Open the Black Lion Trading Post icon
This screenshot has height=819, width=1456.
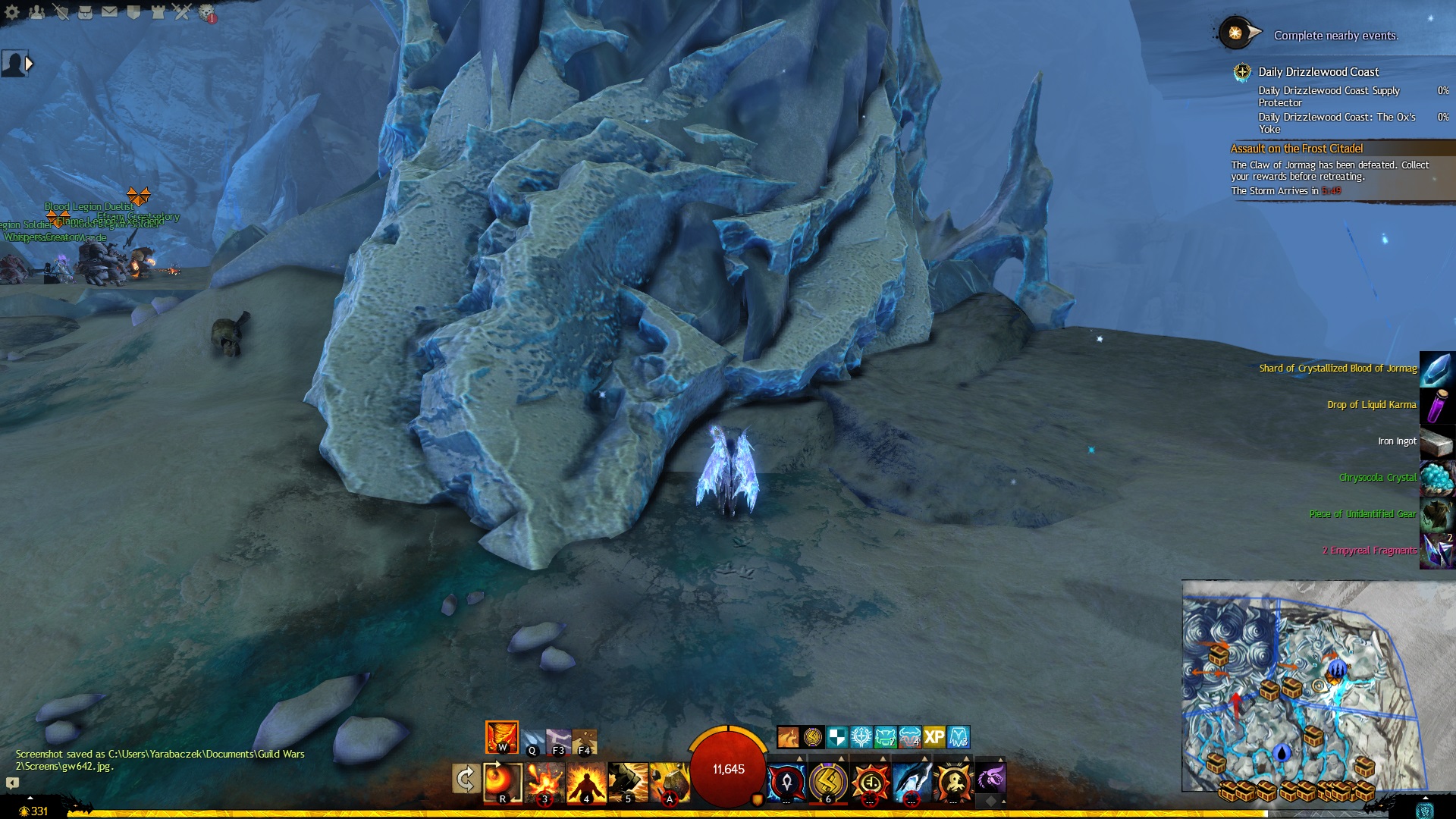[206, 12]
